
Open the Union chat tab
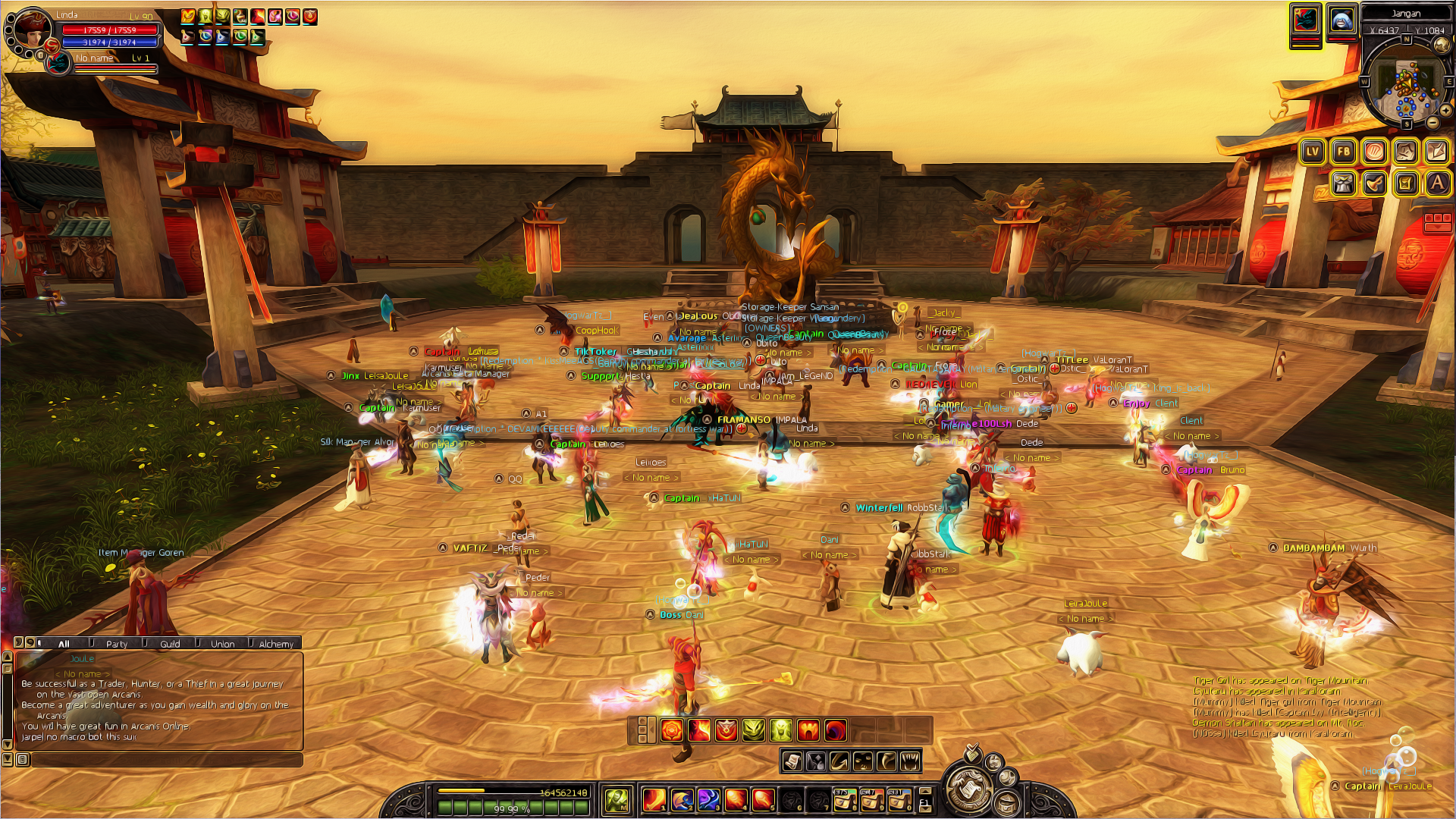pyautogui.click(x=222, y=644)
